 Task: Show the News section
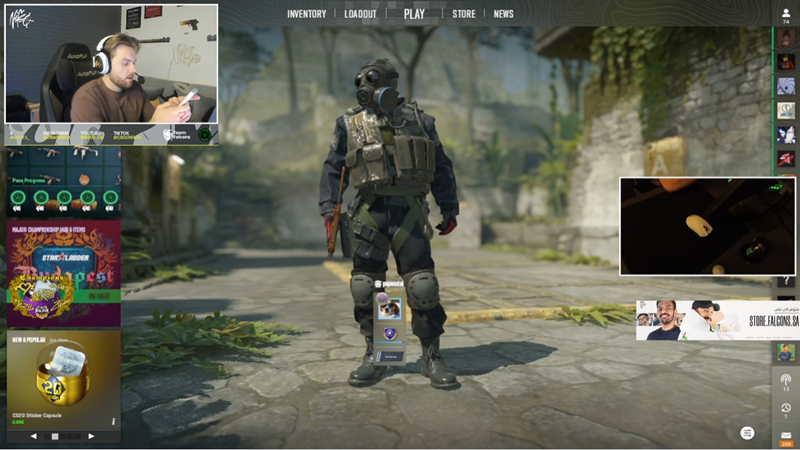pyautogui.click(x=503, y=14)
